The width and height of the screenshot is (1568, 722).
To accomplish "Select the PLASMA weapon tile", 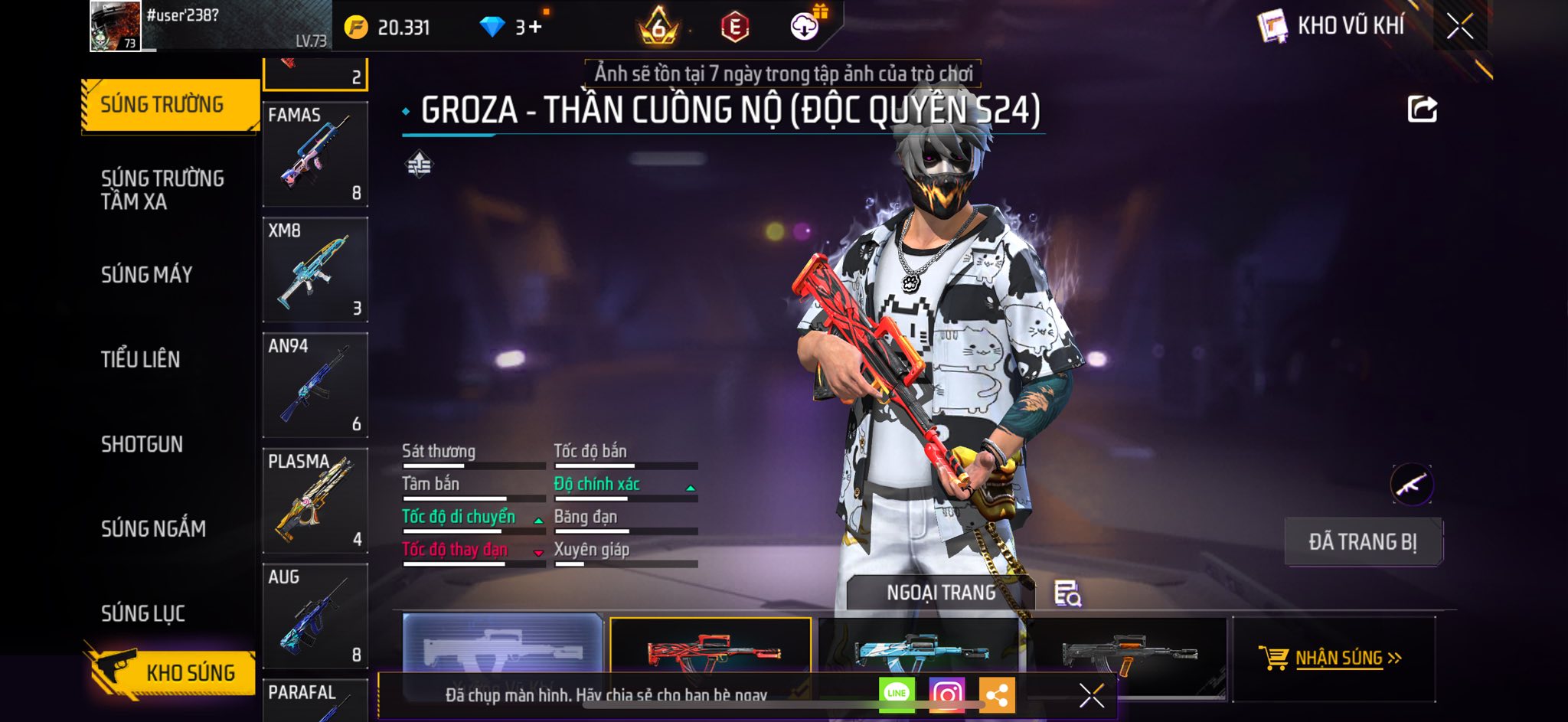I will [315, 501].
